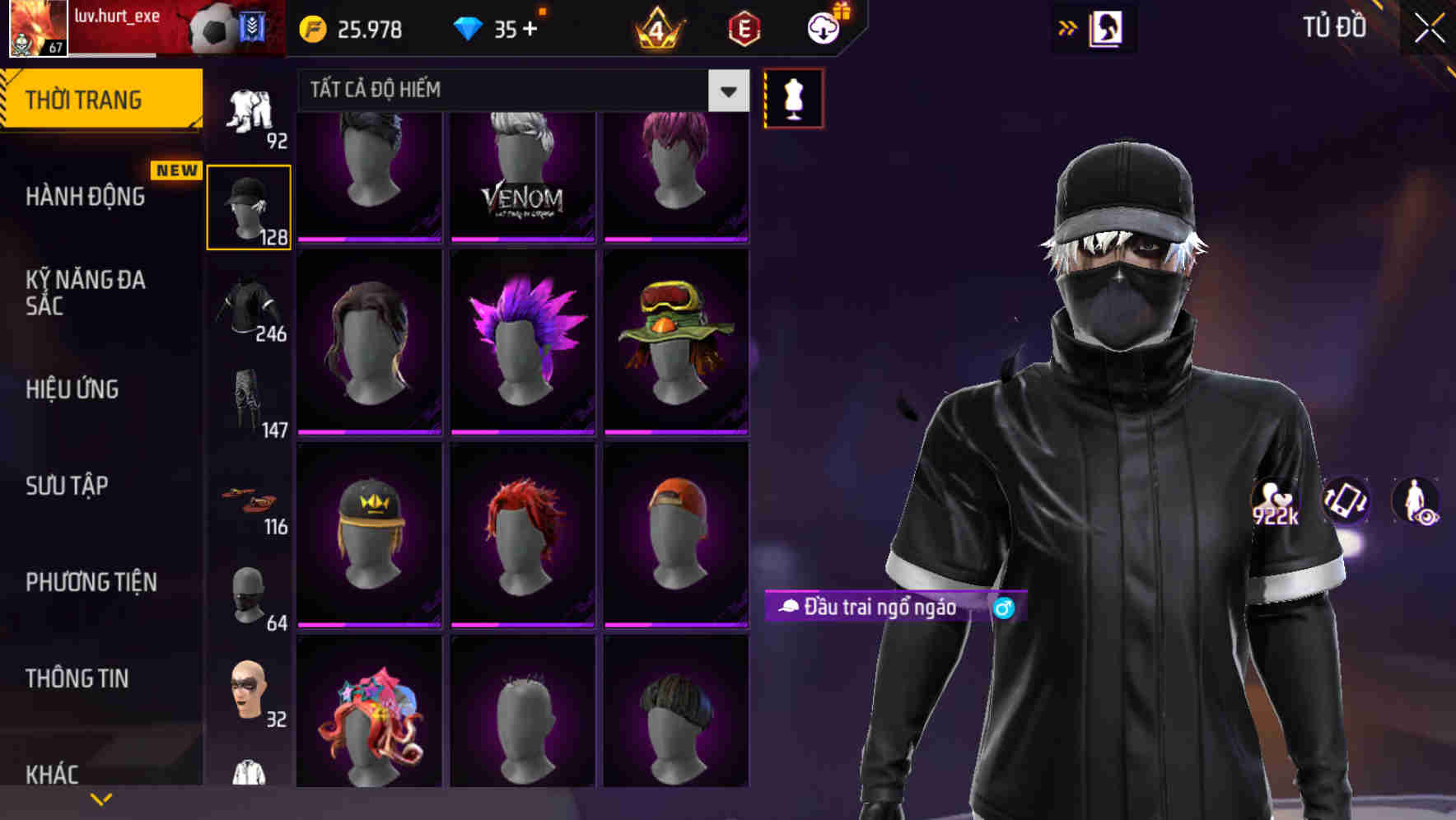The width and height of the screenshot is (1456, 820).
Task: Open the level 4 crown rank icon
Action: (657, 28)
